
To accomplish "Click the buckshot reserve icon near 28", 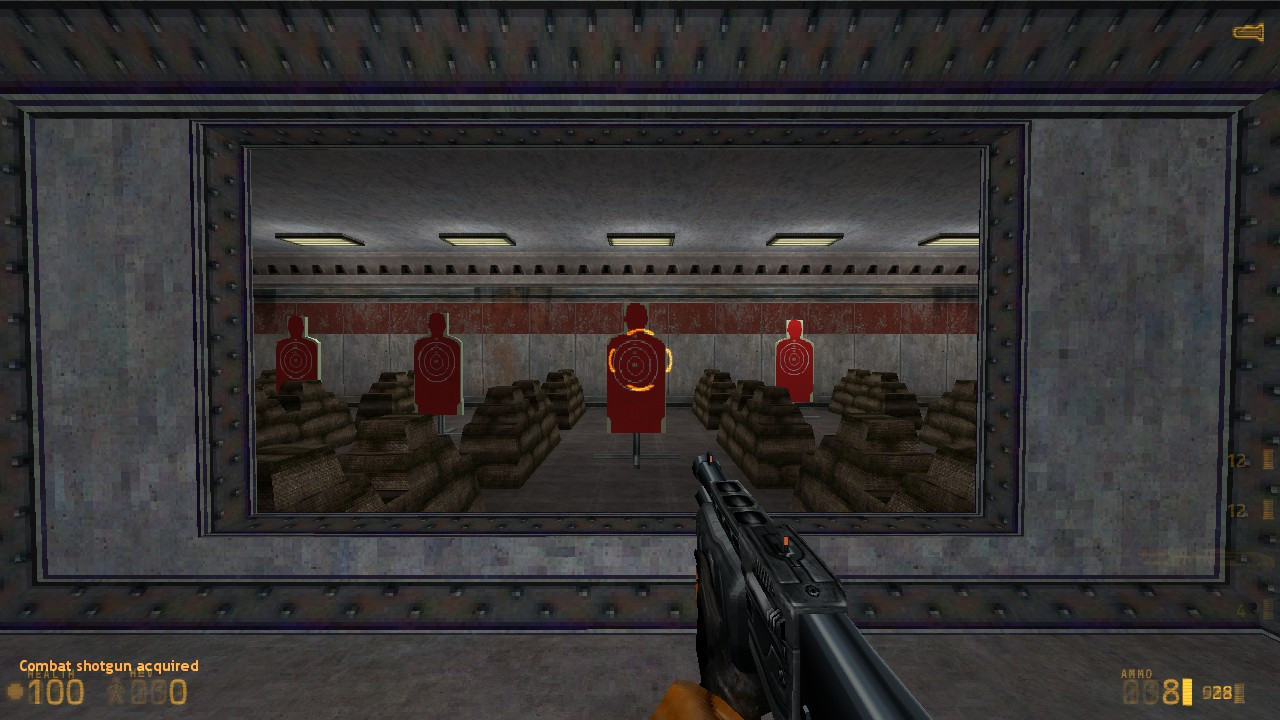I will (x=1238, y=693).
